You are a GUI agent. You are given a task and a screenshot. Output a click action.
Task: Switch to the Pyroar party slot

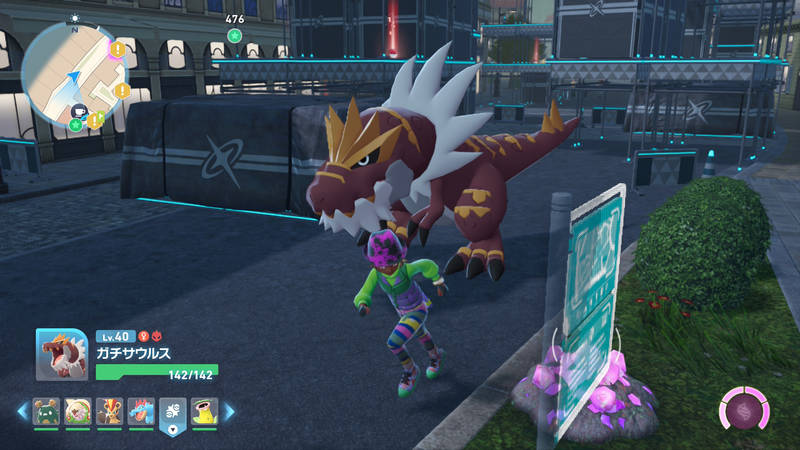click(x=110, y=412)
